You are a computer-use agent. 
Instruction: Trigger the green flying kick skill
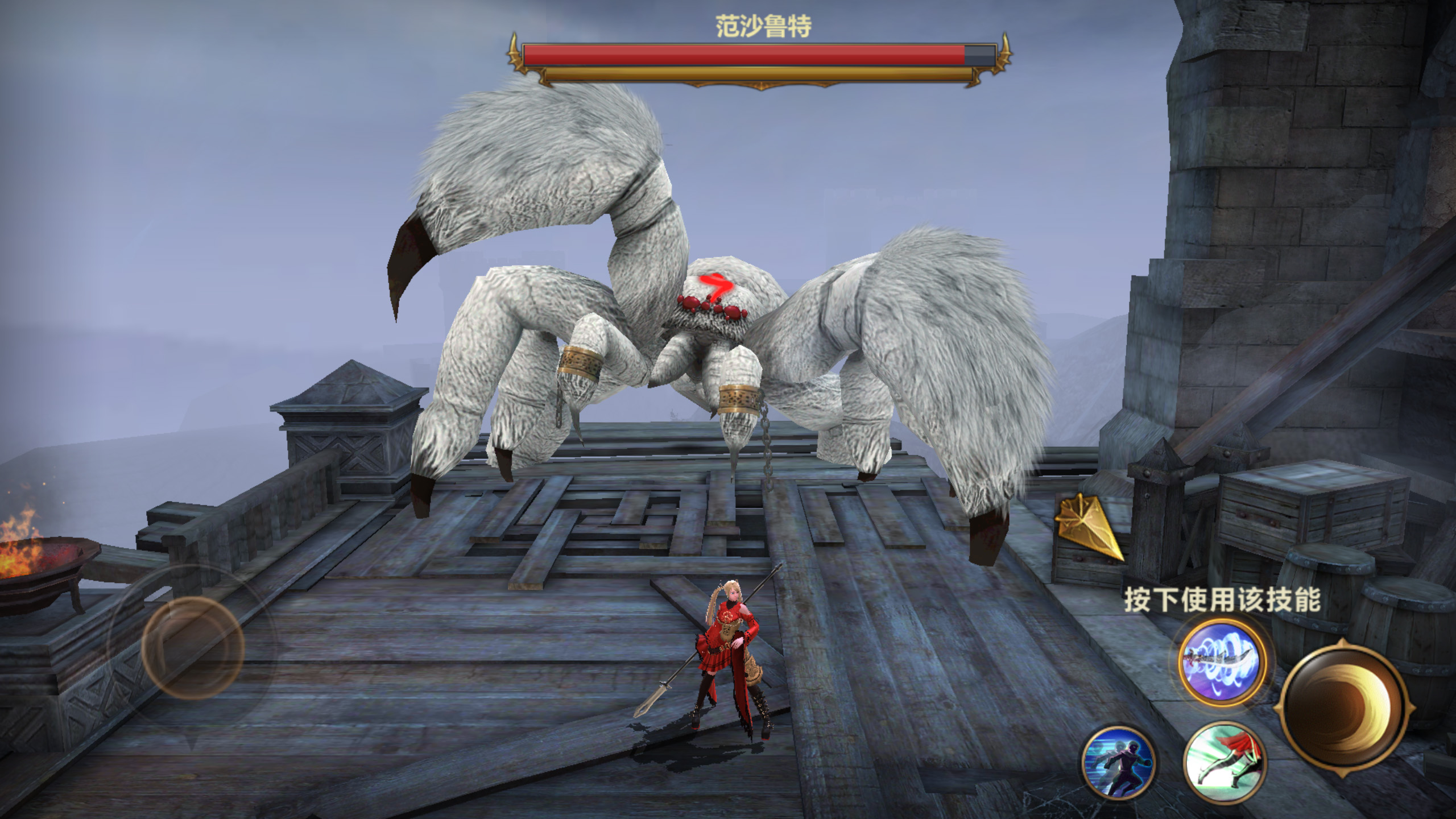[1225, 760]
